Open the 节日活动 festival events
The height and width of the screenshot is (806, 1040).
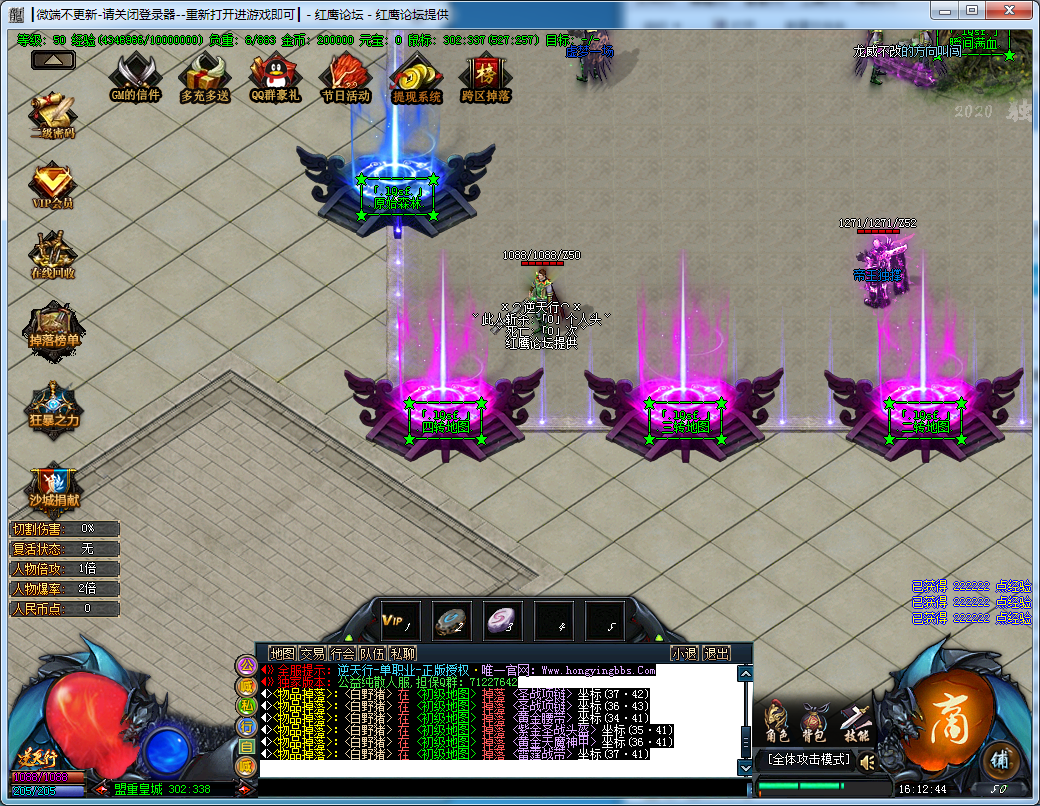[x=345, y=76]
